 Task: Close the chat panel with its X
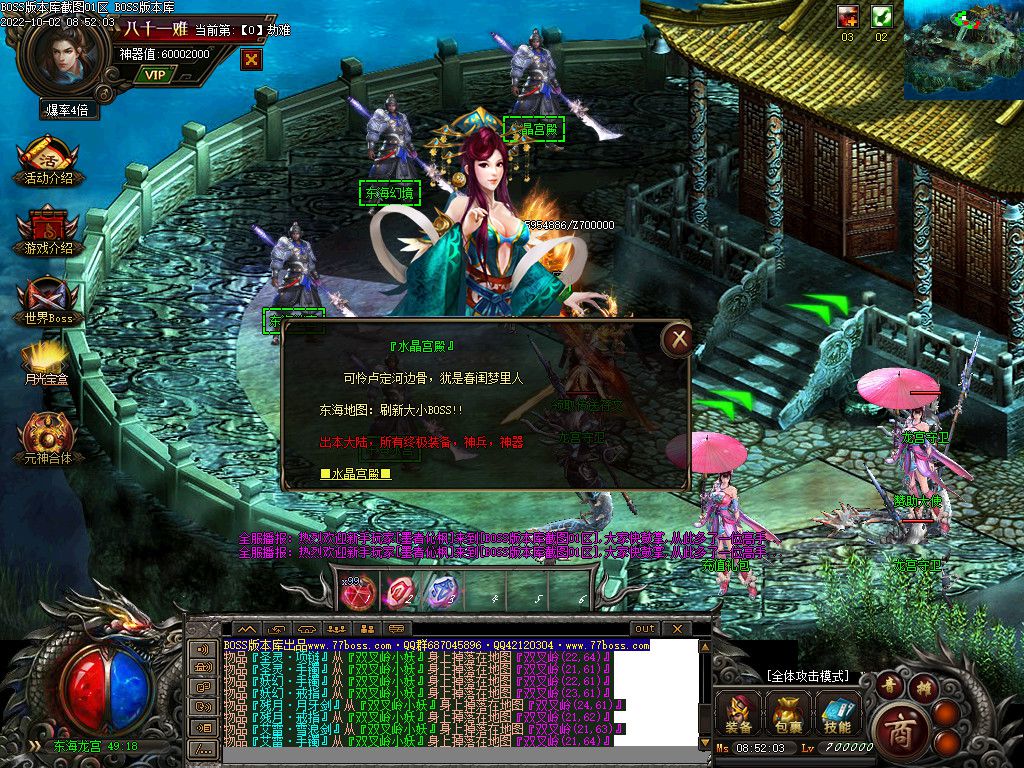(677, 628)
